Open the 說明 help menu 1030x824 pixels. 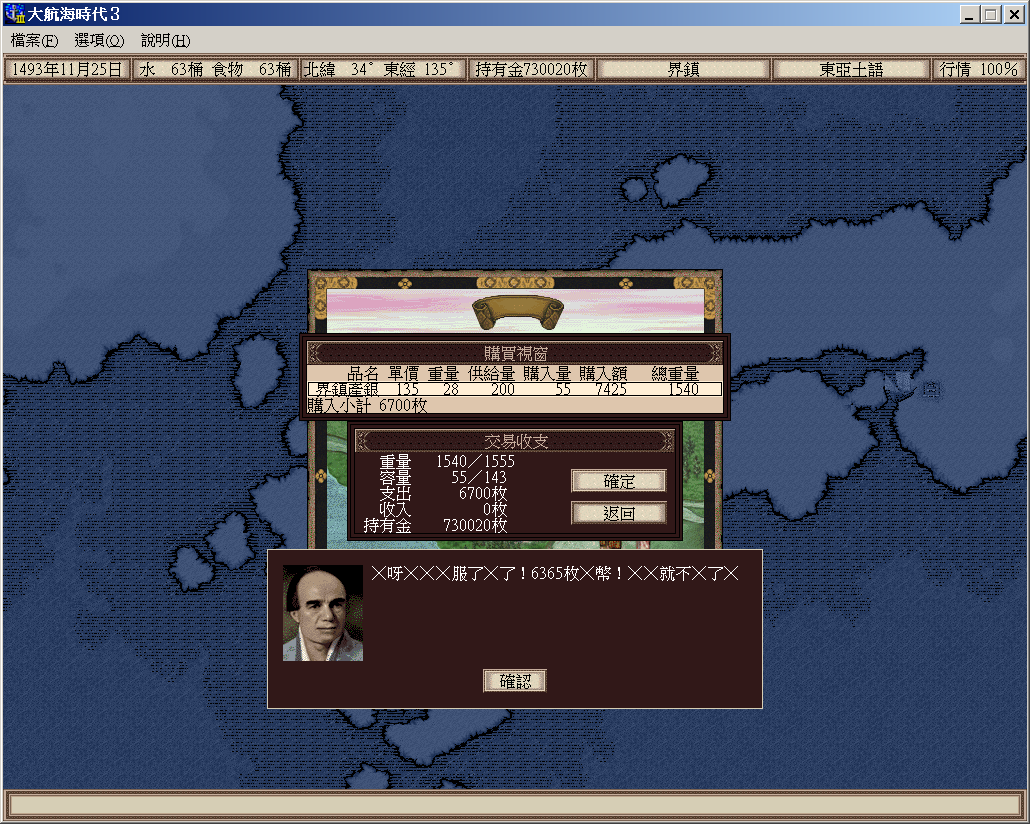click(165, 41)
